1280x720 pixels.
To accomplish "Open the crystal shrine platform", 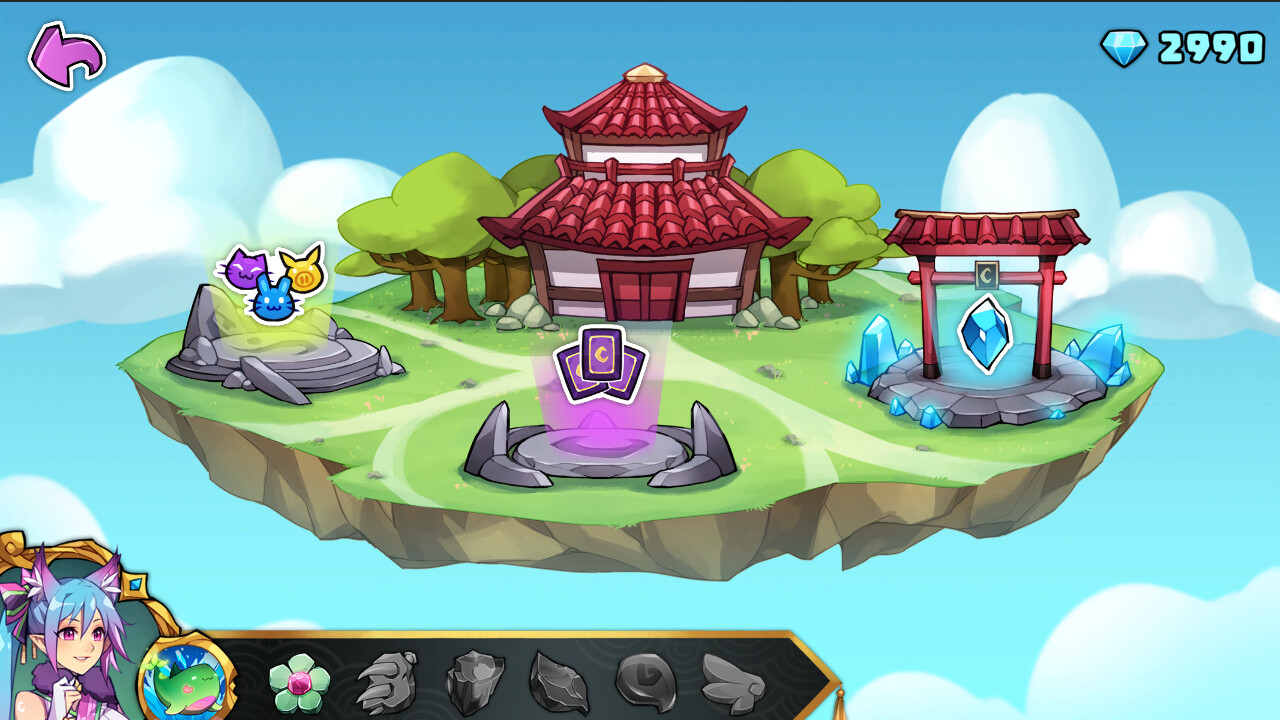I will [x=983, y=390].
